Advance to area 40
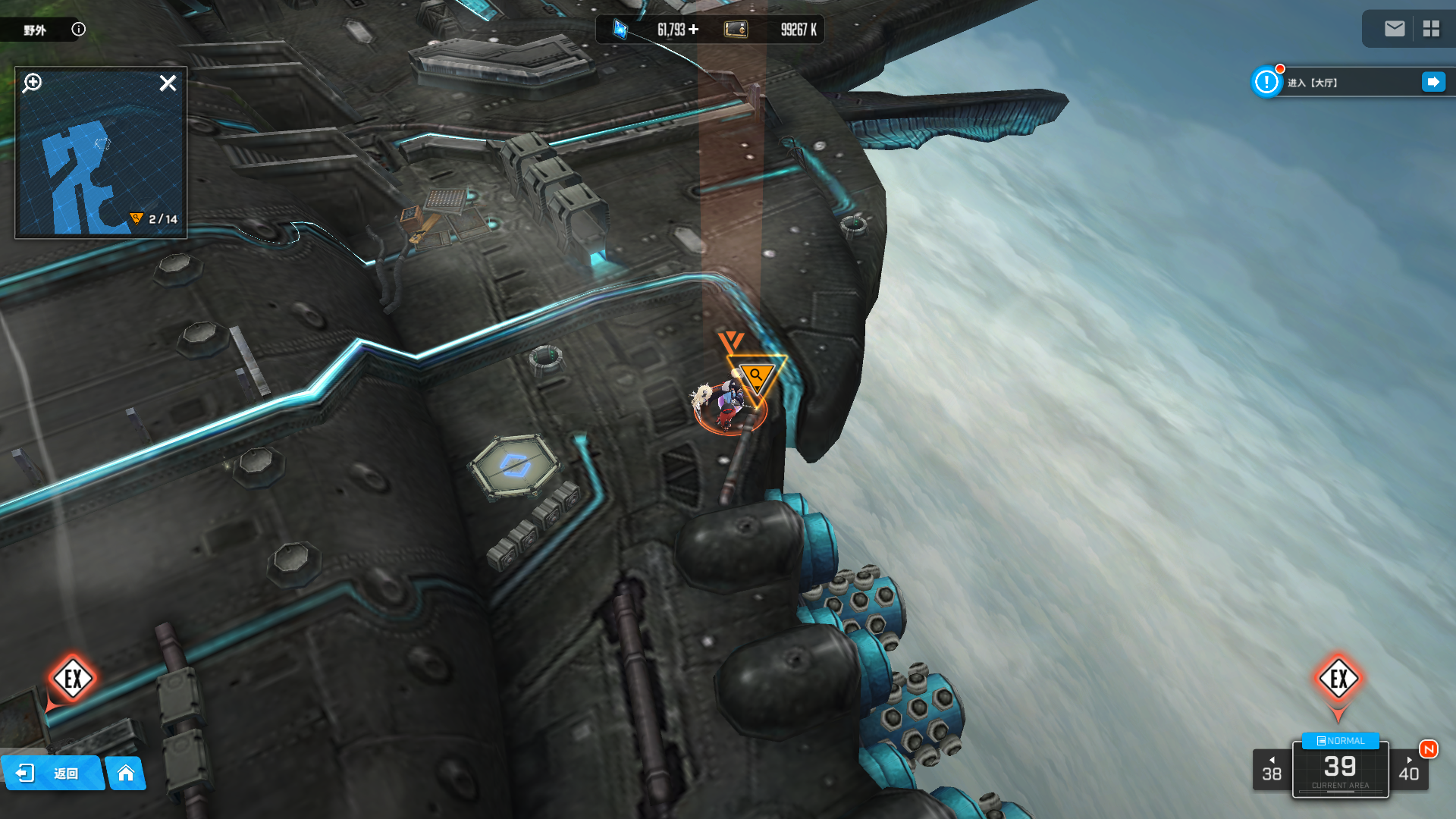 click(1409, 770)
